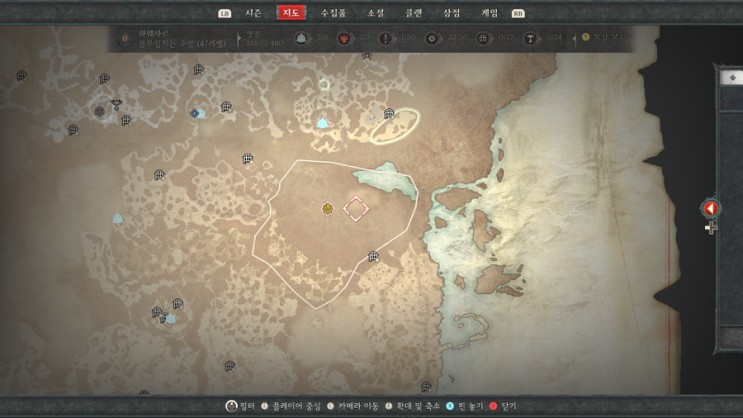Go to the 소셜 (Social) tab
The width and height of the screenshot is (743, 418).
coord(375,13)
